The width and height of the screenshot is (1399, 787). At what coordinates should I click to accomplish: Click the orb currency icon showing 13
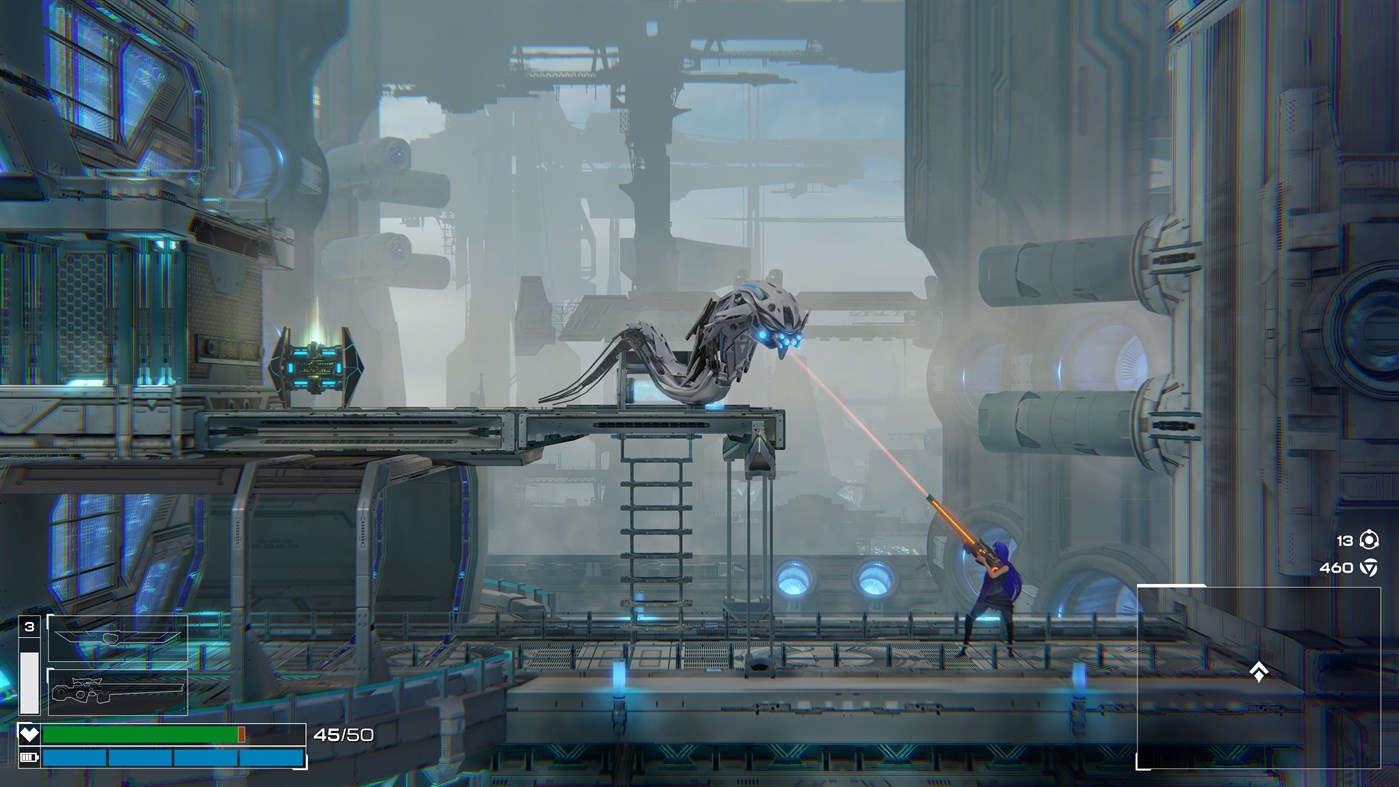click(1368, 539)
